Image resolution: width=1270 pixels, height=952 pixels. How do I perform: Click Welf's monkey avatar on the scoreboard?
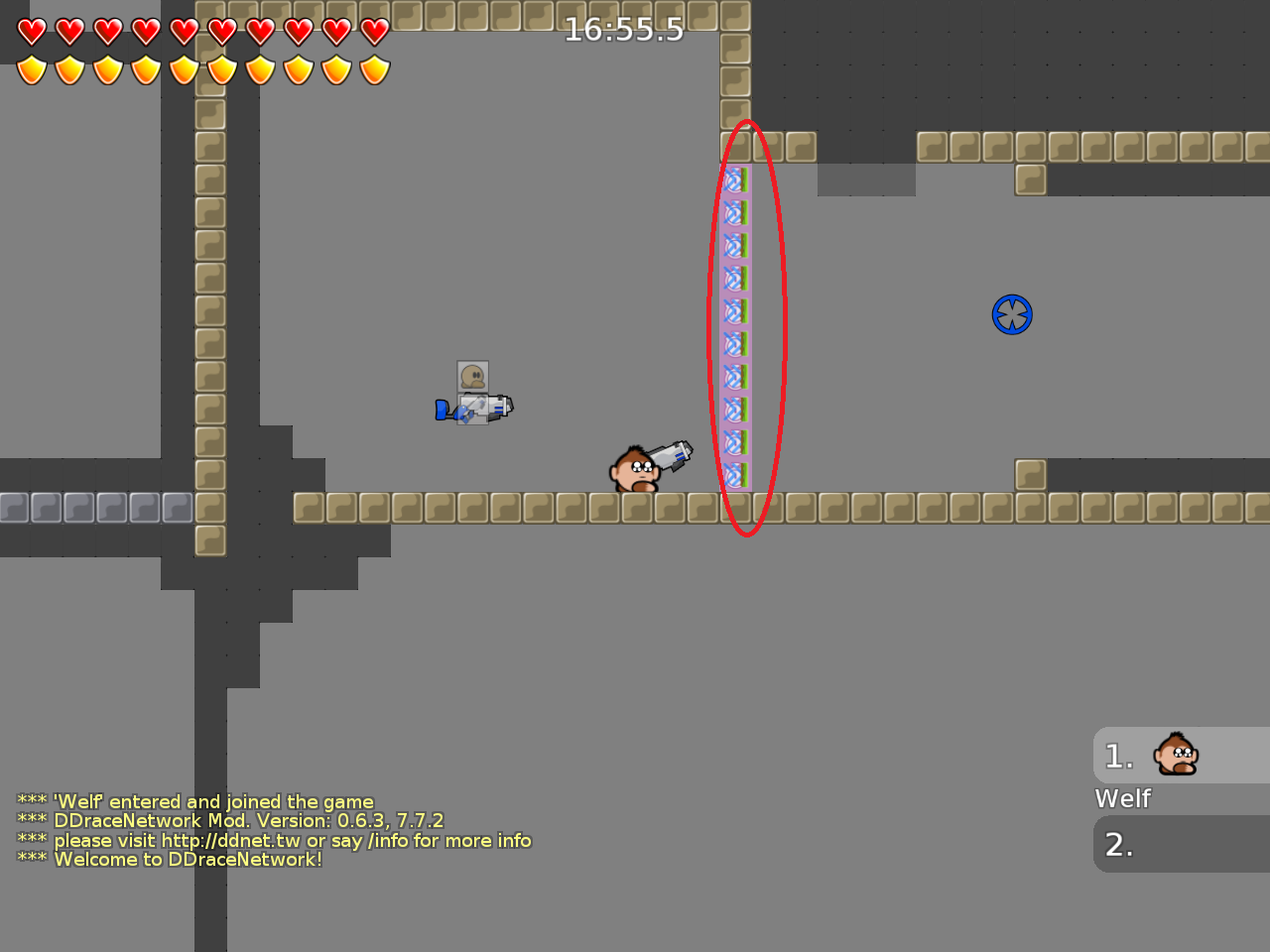(x=1175, y=755)
